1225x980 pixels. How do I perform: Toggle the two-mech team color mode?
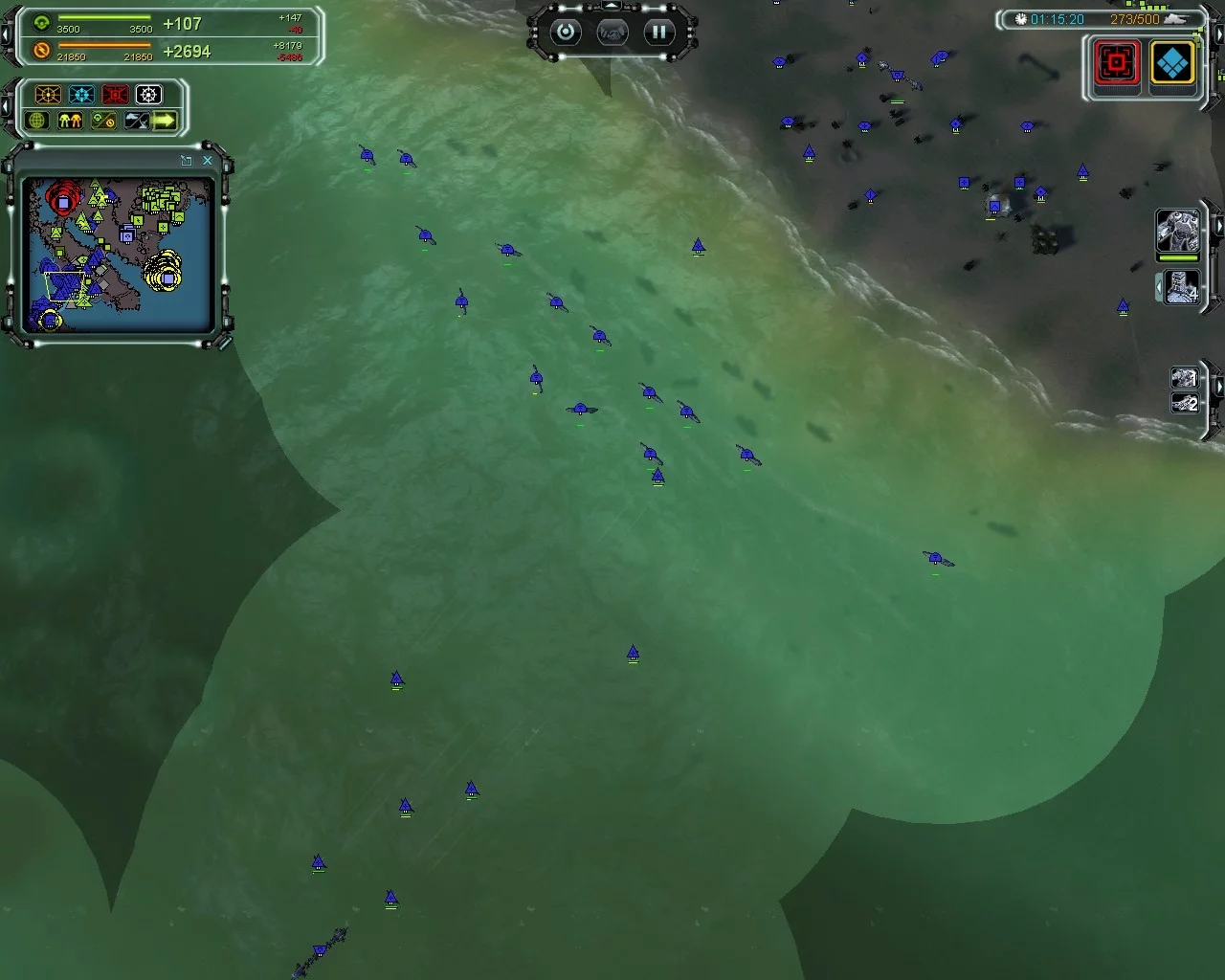(x=70, y=121)
